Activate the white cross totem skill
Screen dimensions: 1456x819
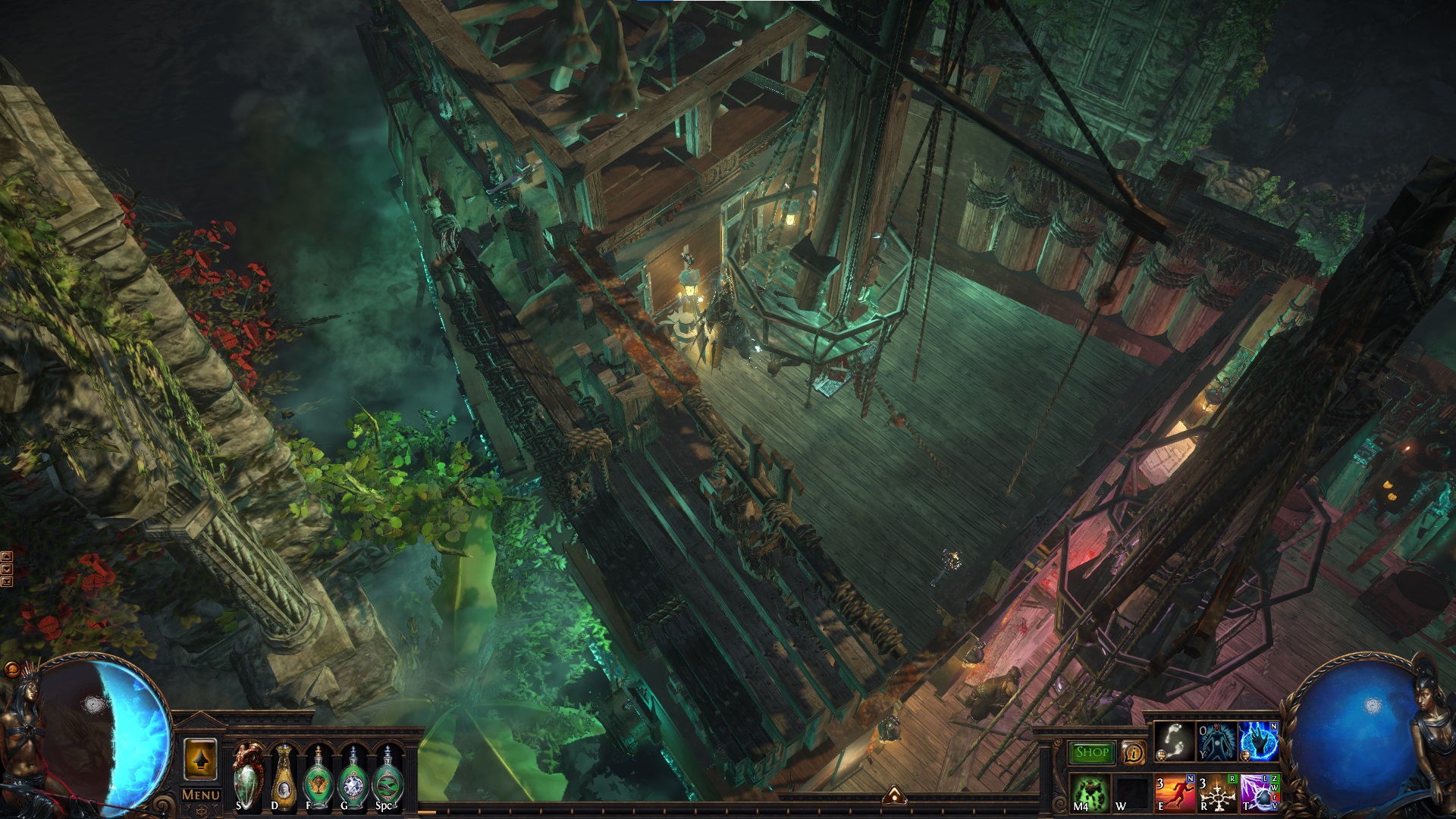tap(1216, 792)
